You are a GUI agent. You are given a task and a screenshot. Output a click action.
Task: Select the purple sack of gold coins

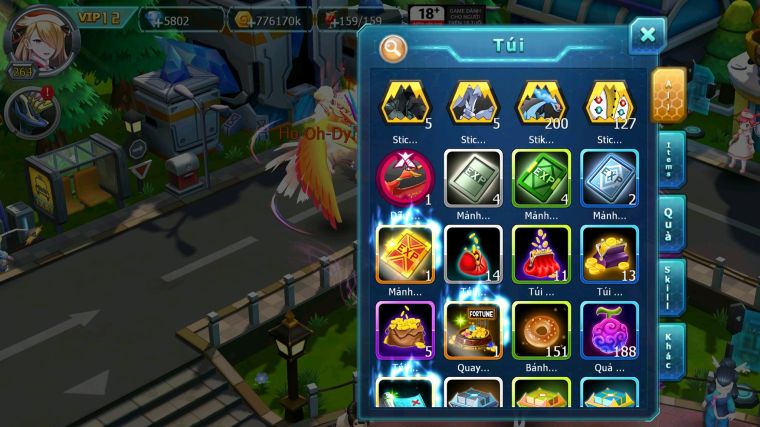pos(404,329)
